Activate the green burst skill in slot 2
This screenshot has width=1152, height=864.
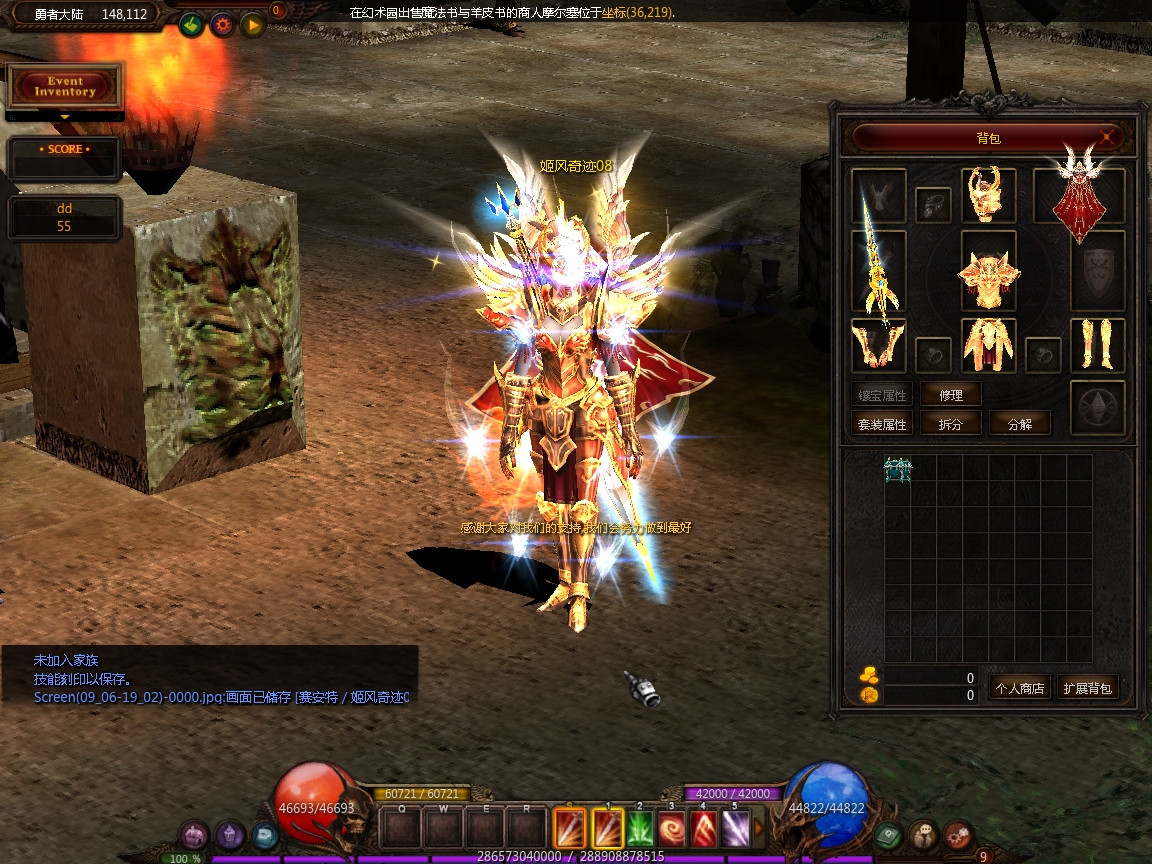pyautogui.click(x=640, y=828)
